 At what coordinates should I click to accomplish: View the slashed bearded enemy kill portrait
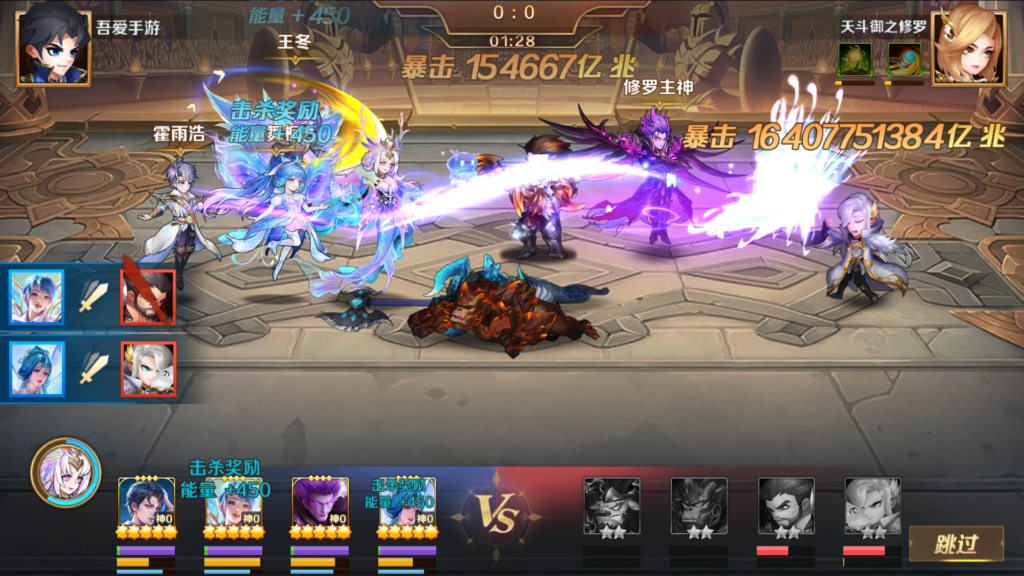(x=148, y=297)
